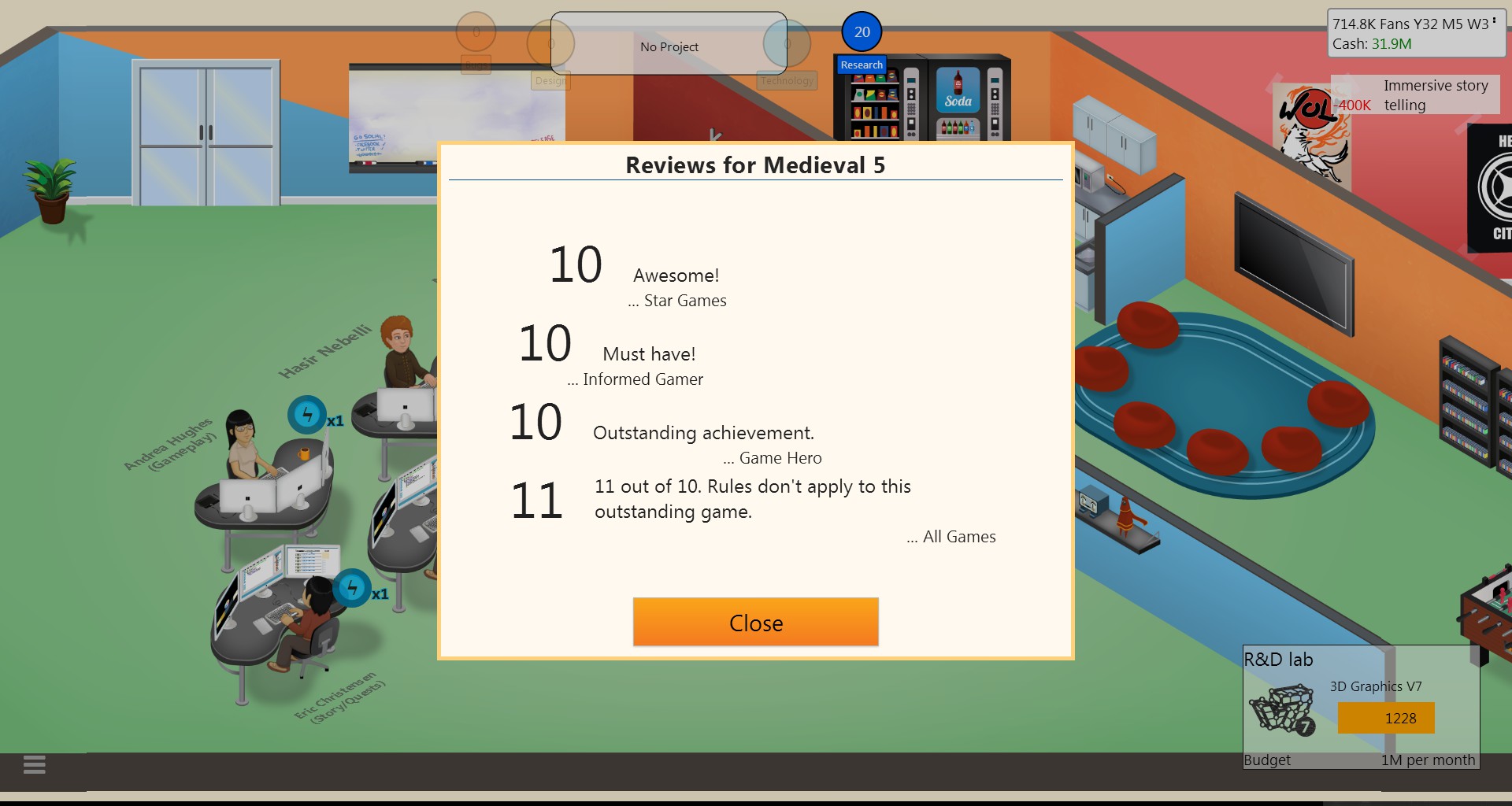This screenshot has width=1512, height=806.
Task: Open the hamburger menu at bottom left
Action: [33, 764]
